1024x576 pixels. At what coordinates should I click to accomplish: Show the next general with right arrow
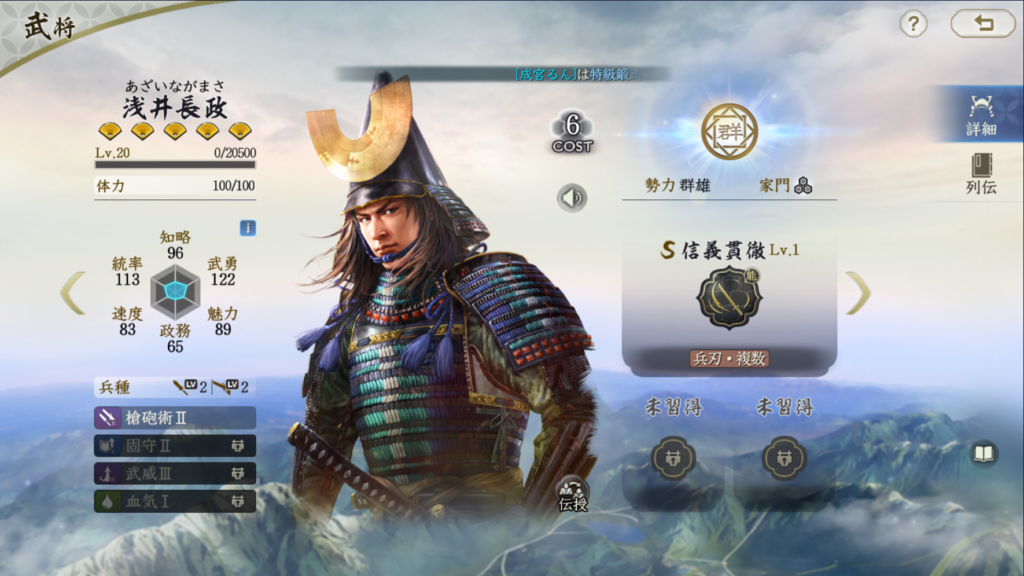[858, 293]
